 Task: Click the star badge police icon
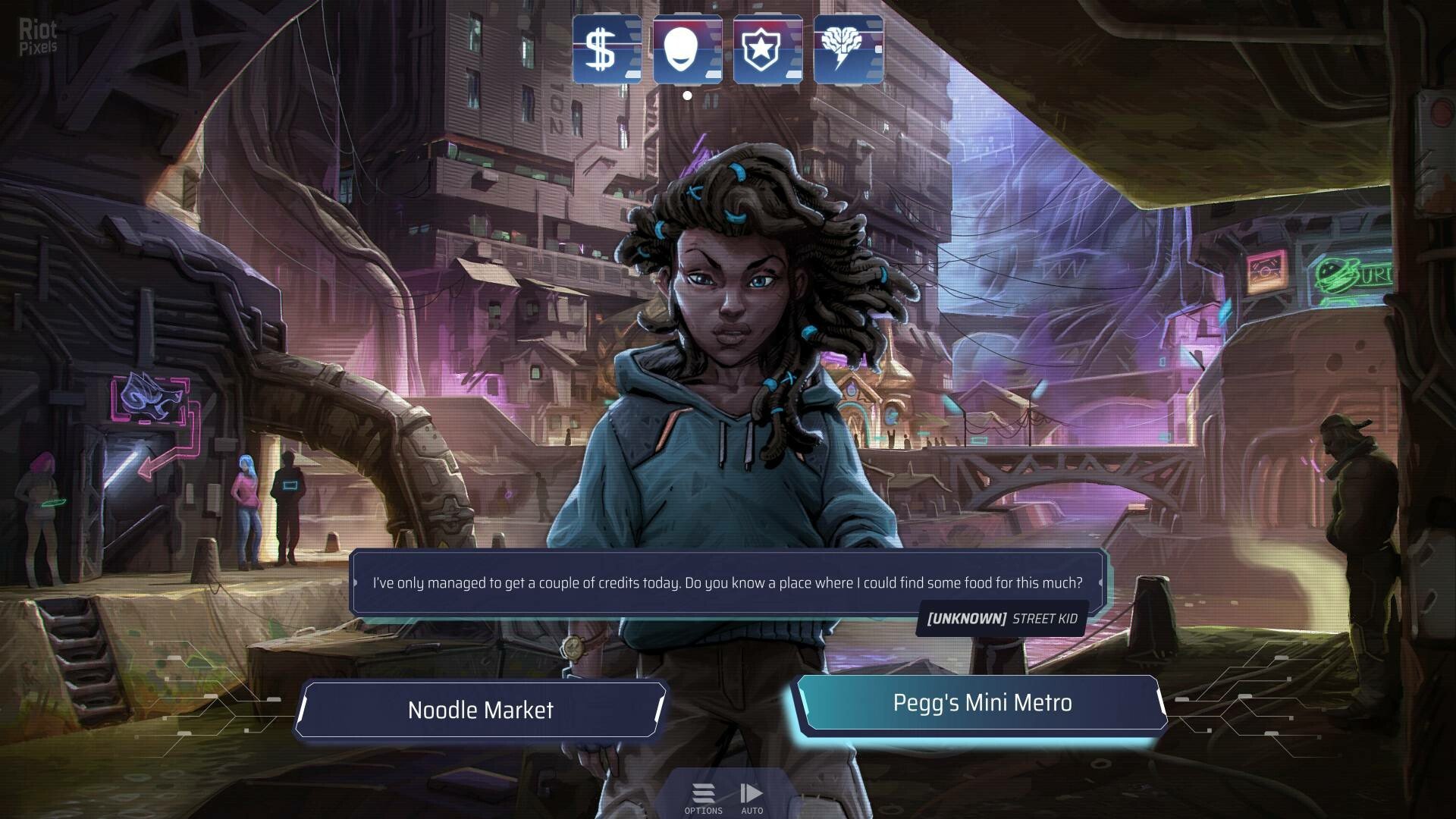[767, 49]
